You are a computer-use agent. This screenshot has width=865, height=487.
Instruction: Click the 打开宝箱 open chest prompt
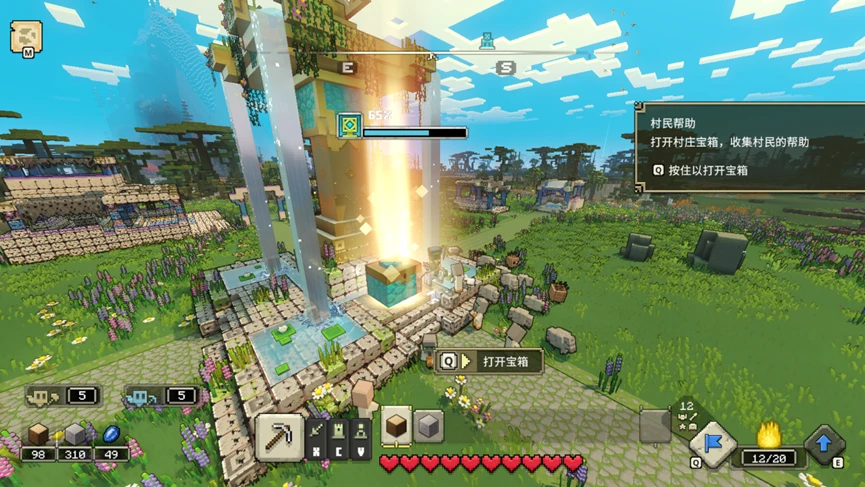489,361
